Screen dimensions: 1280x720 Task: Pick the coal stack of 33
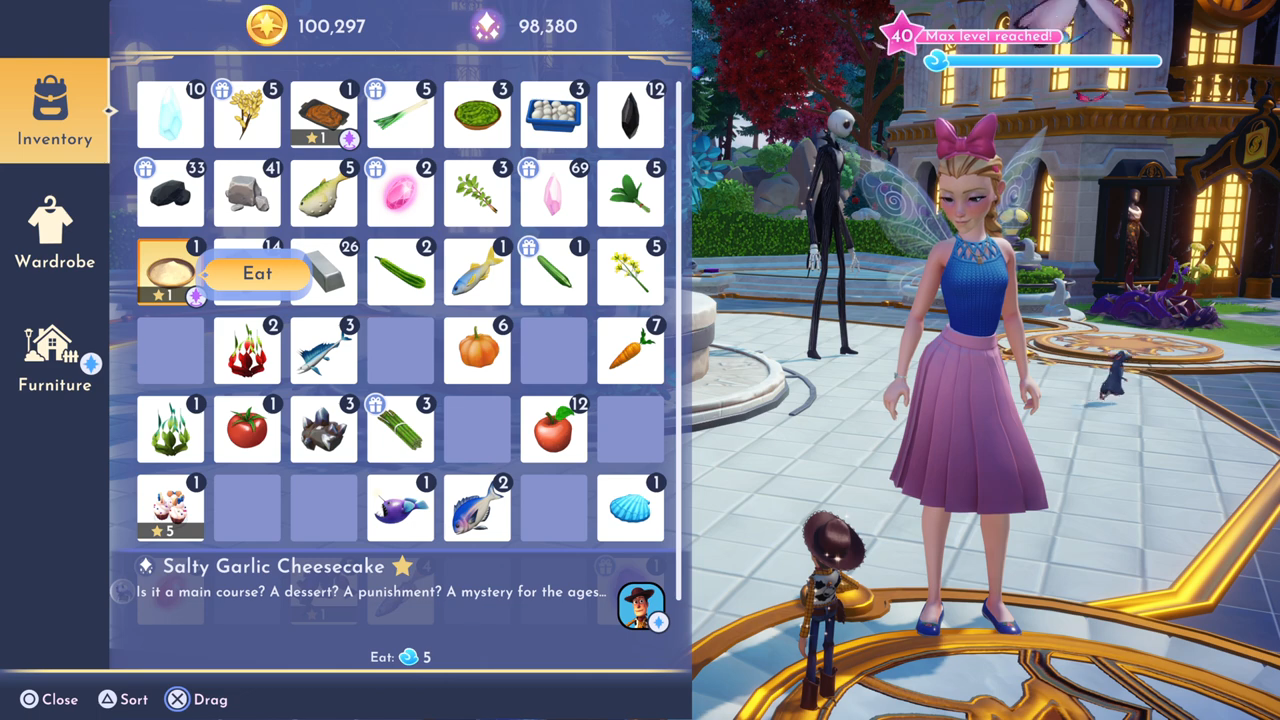pos(170,193)
